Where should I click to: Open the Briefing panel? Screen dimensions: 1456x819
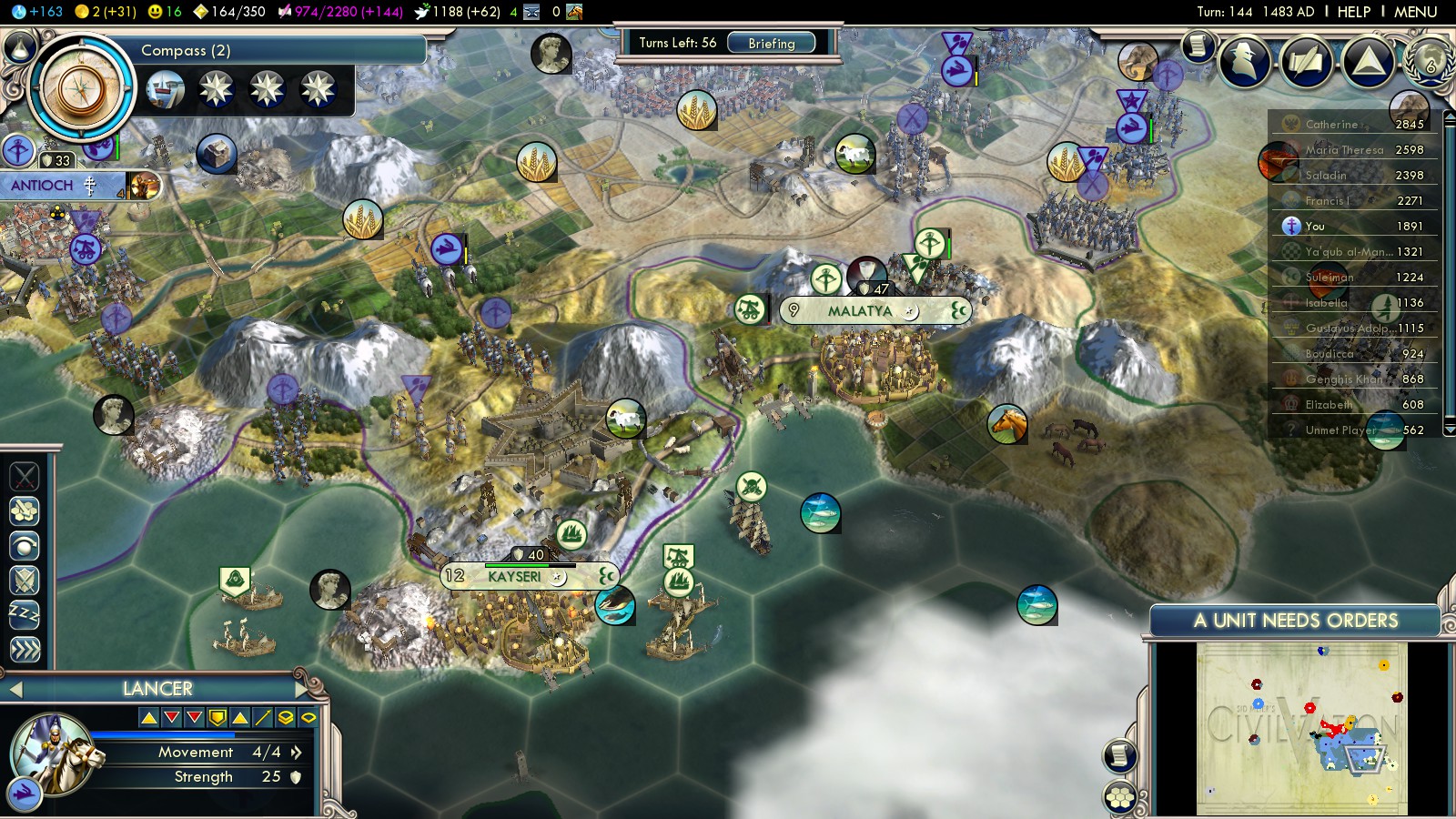tap(771, 43)
